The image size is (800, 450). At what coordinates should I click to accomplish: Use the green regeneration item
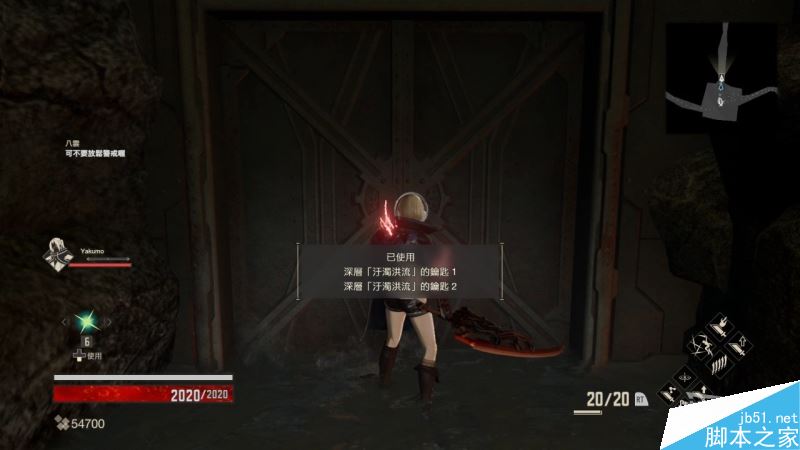coord(87,321)
